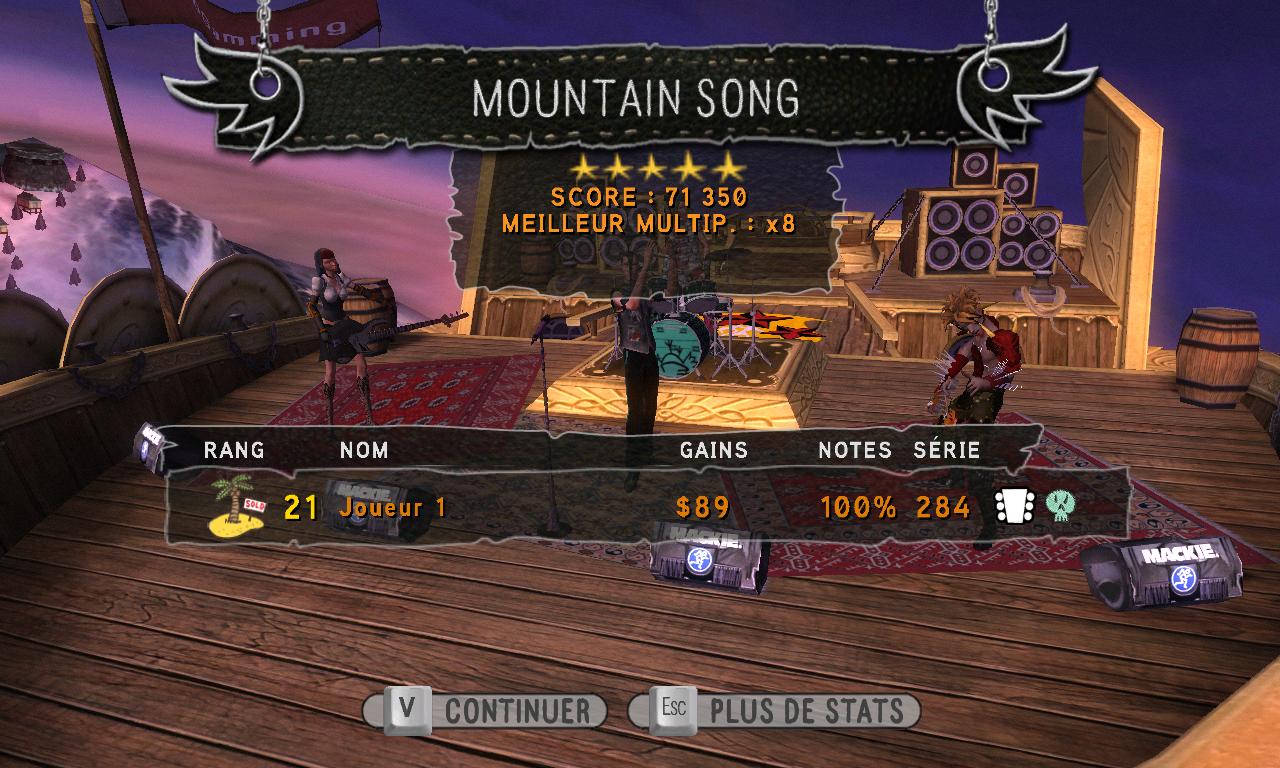Select the Joueur 1 results row
The image size is (1280, 768).
[x=640, y=507]
